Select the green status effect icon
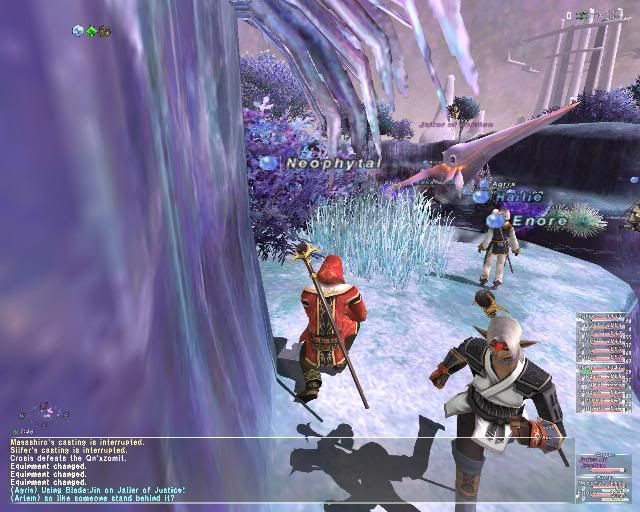Viewport: 640px width, 512px height. pyautogui.click(x=91, y=31)
